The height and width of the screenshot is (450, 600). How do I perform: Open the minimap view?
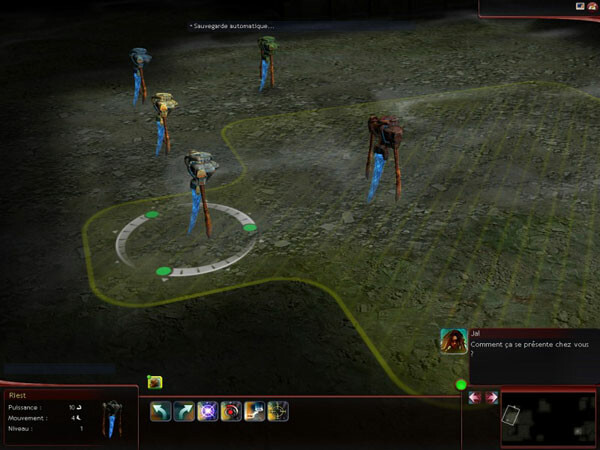pos(547,419)
